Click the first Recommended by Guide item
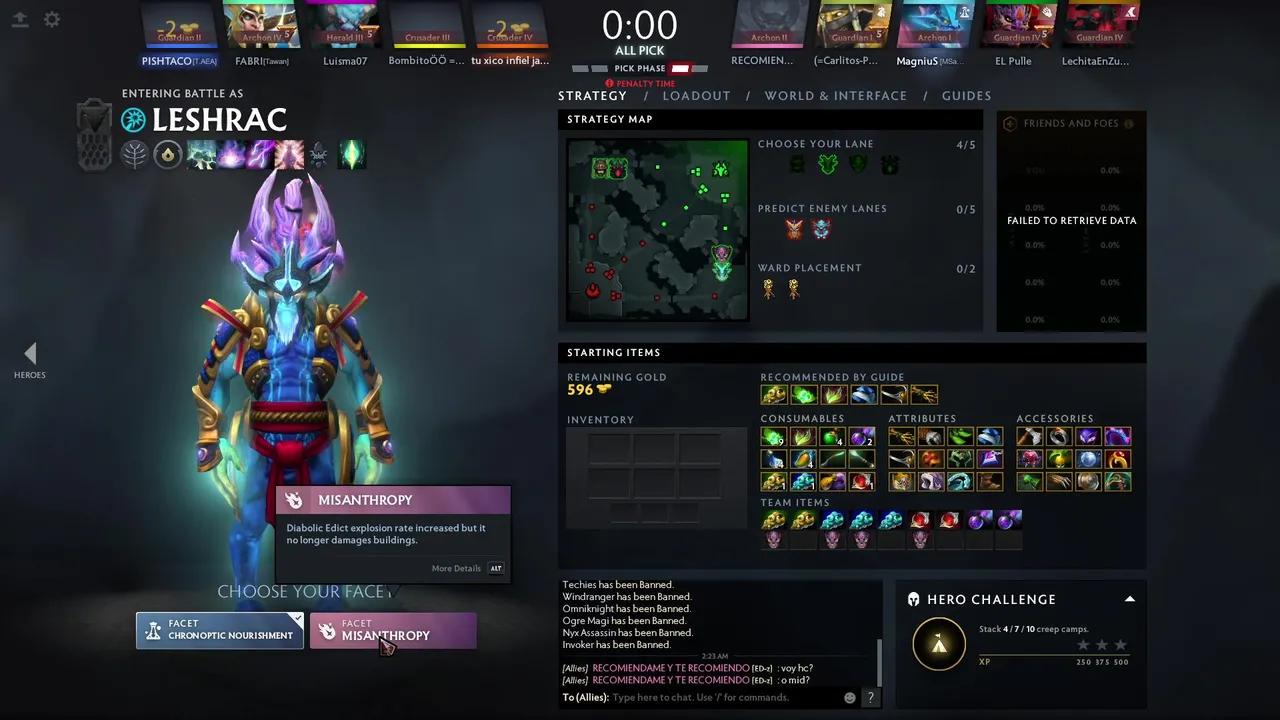This screenshot has height=720, width=1280. pyautogui.click(x=773, y=394)
